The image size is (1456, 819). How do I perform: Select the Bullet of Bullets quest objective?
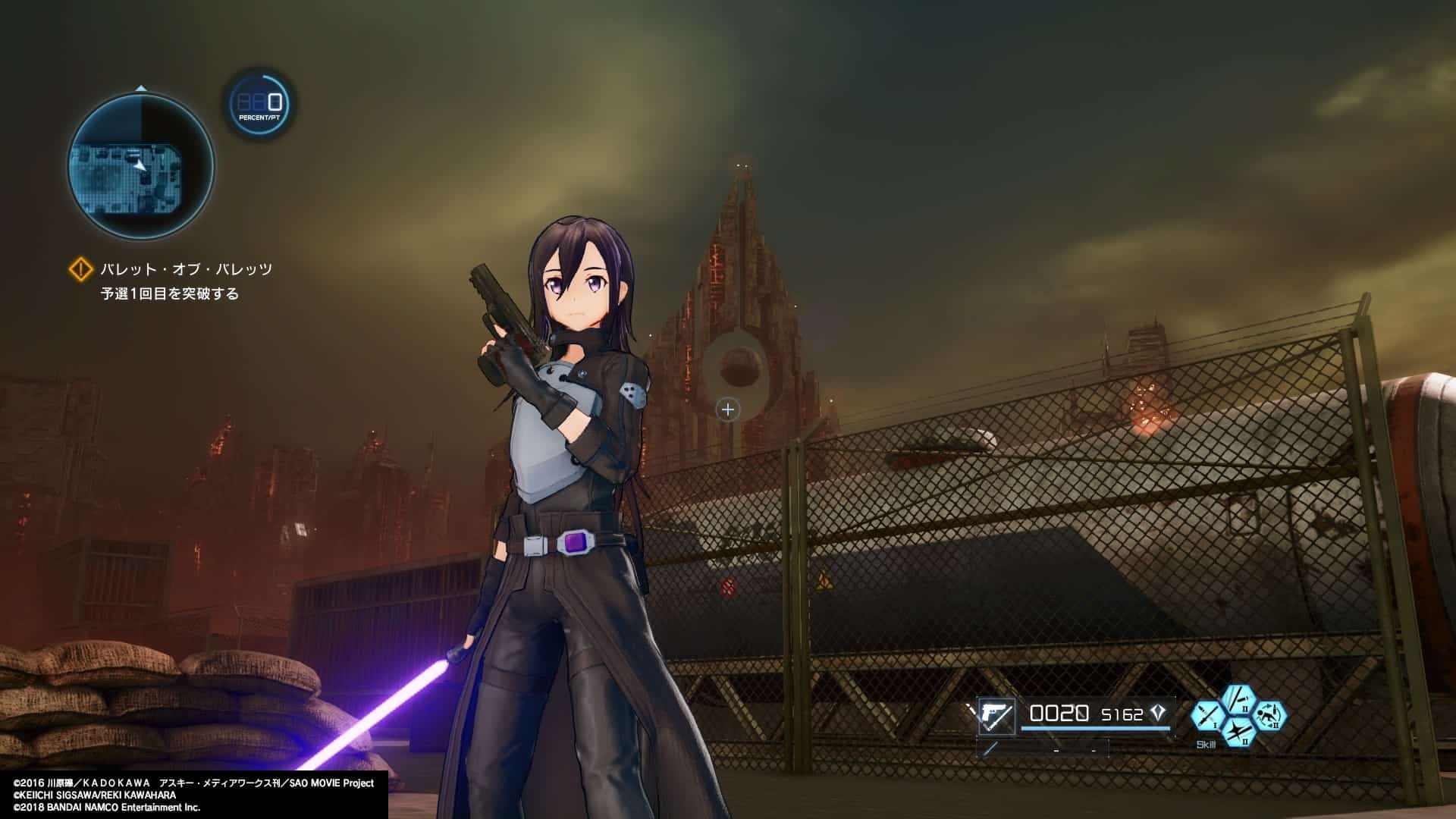187,269
